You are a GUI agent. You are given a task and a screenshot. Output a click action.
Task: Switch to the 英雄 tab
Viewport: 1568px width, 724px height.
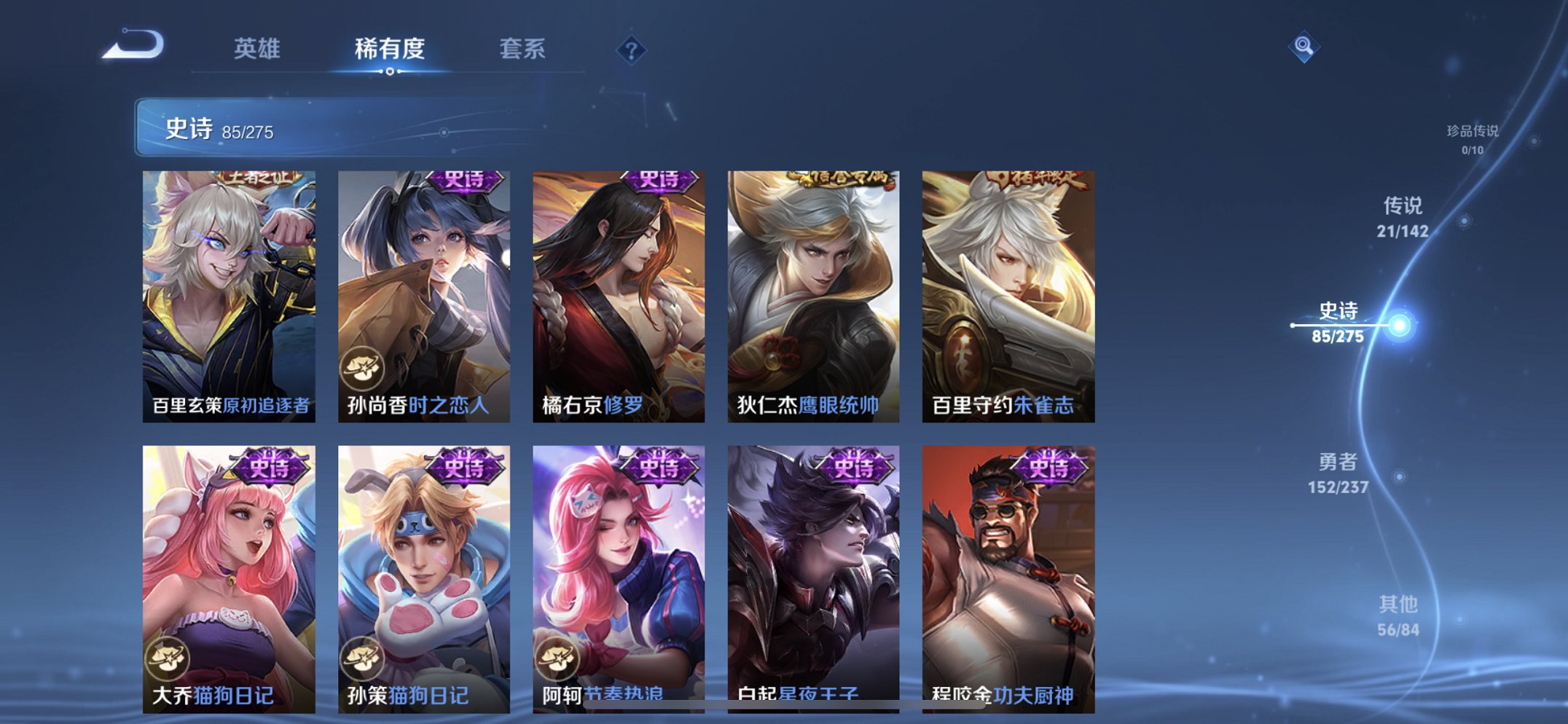pos(259,48)
